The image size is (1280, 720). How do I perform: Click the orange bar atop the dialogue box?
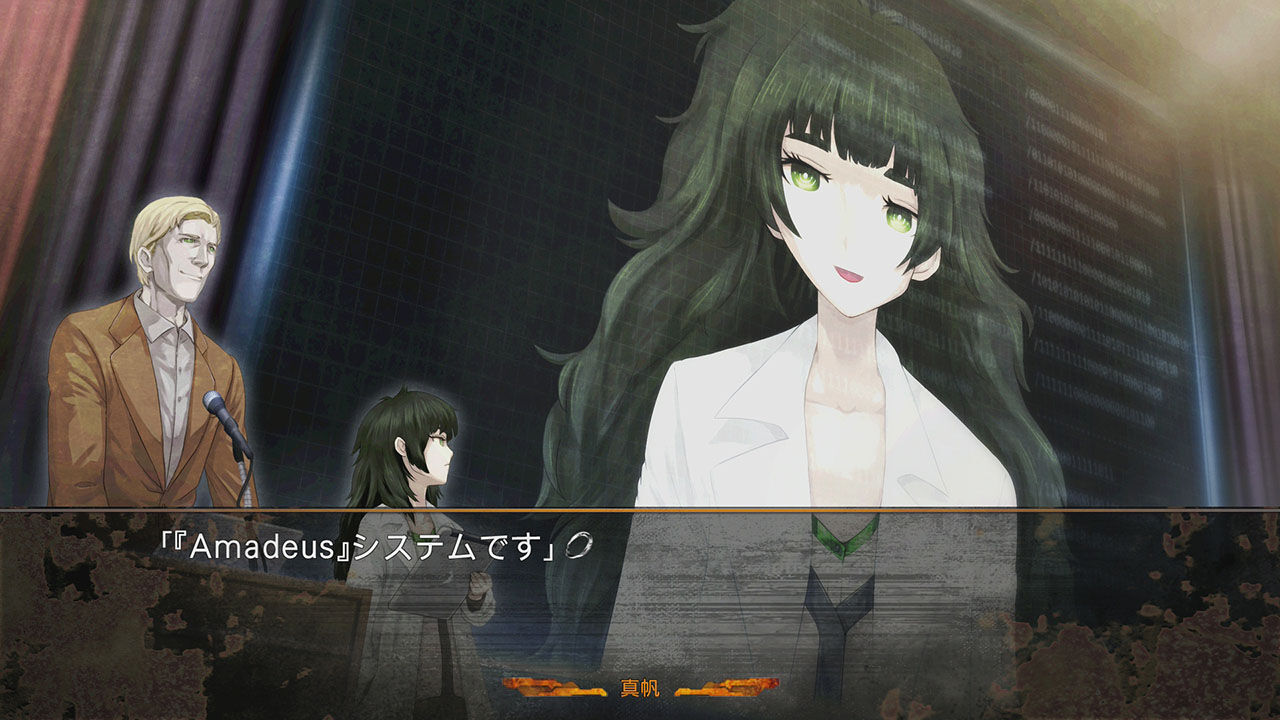point(640,513)
